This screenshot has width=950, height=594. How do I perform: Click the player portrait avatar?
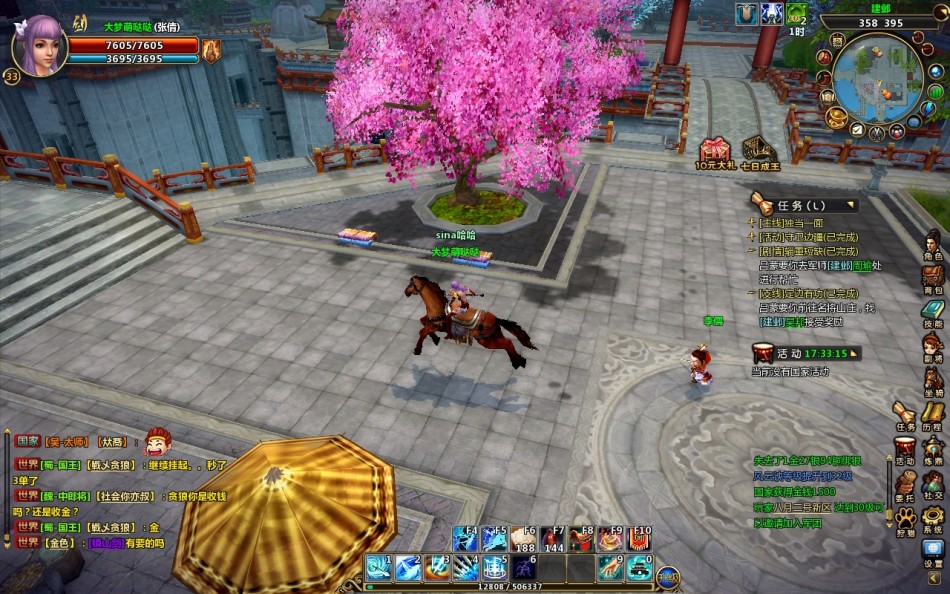(x=40, y=45)
